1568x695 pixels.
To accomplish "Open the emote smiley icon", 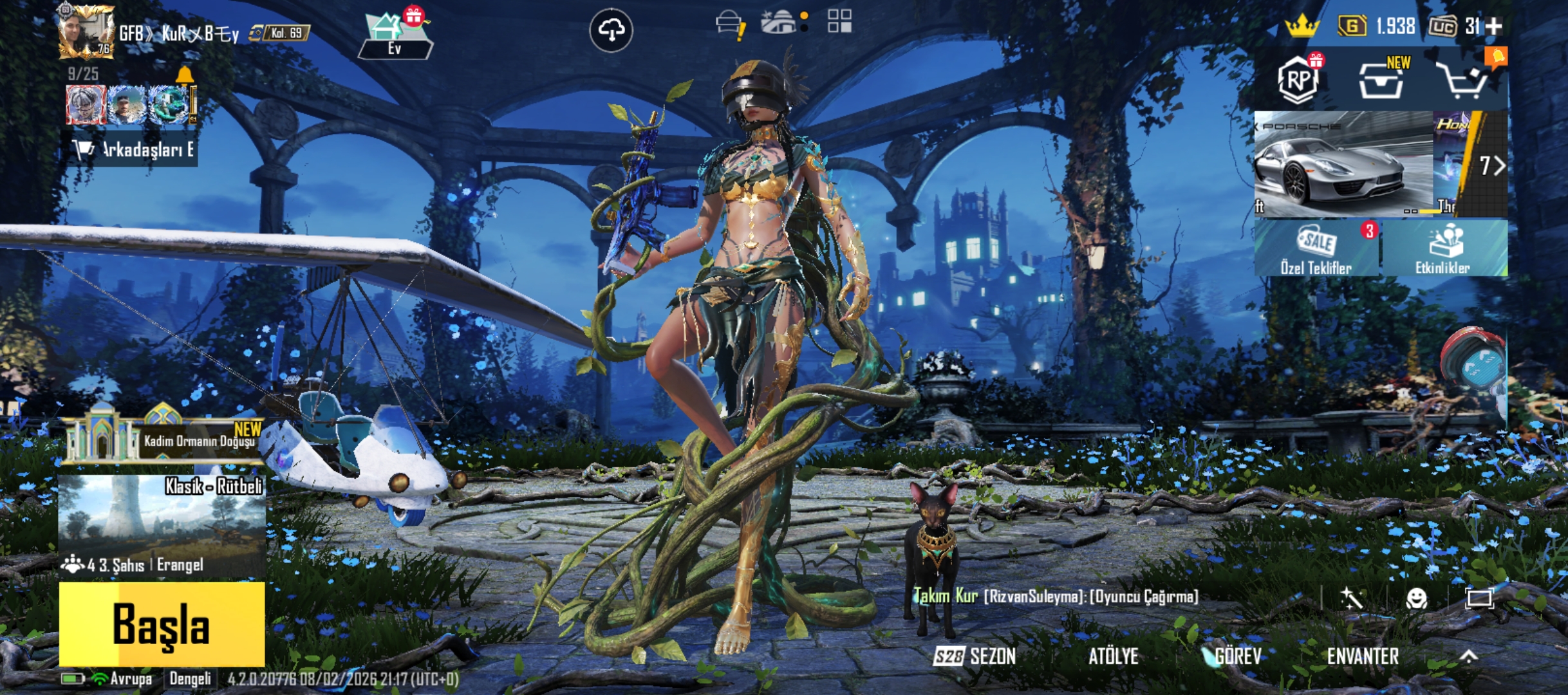I will tap(1416, 598).
